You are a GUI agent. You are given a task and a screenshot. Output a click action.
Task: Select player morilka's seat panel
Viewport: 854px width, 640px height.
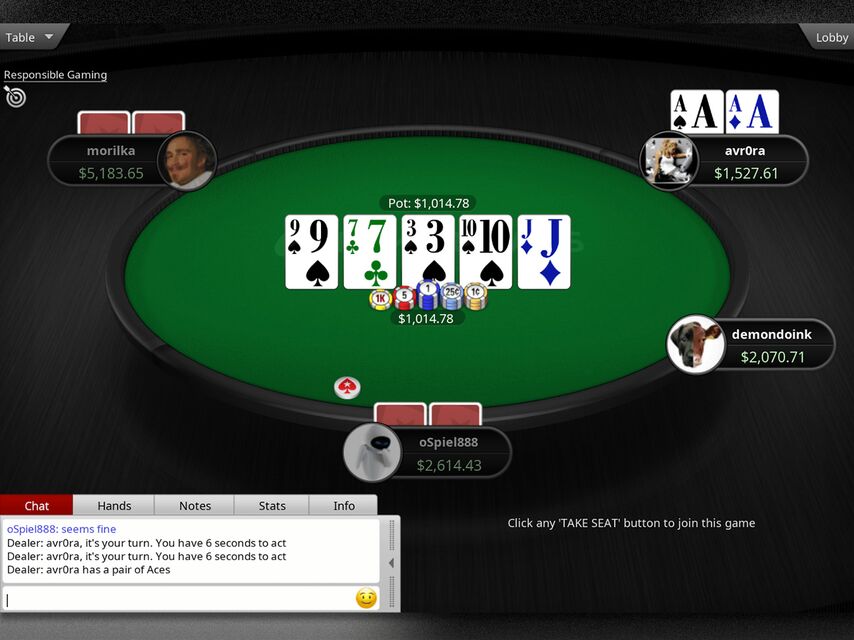coord(112,162)
